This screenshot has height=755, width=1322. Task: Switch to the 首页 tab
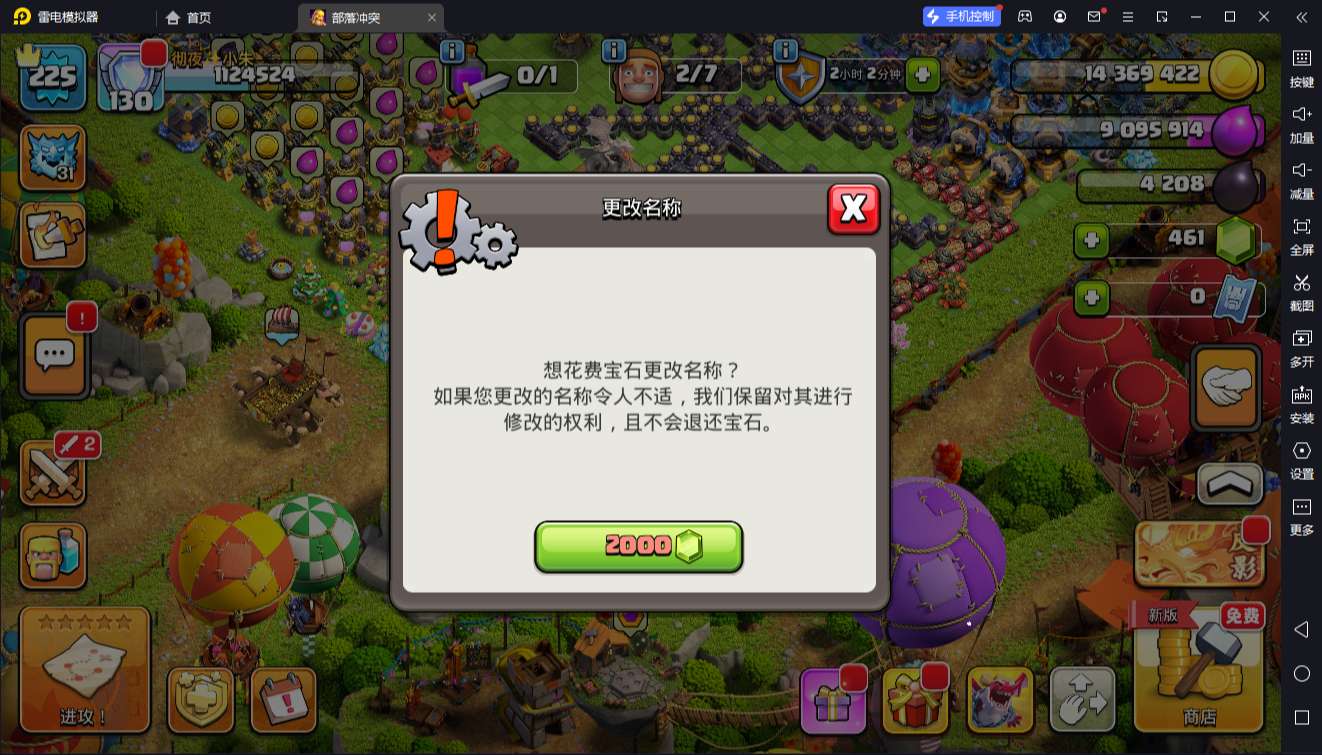188,17
